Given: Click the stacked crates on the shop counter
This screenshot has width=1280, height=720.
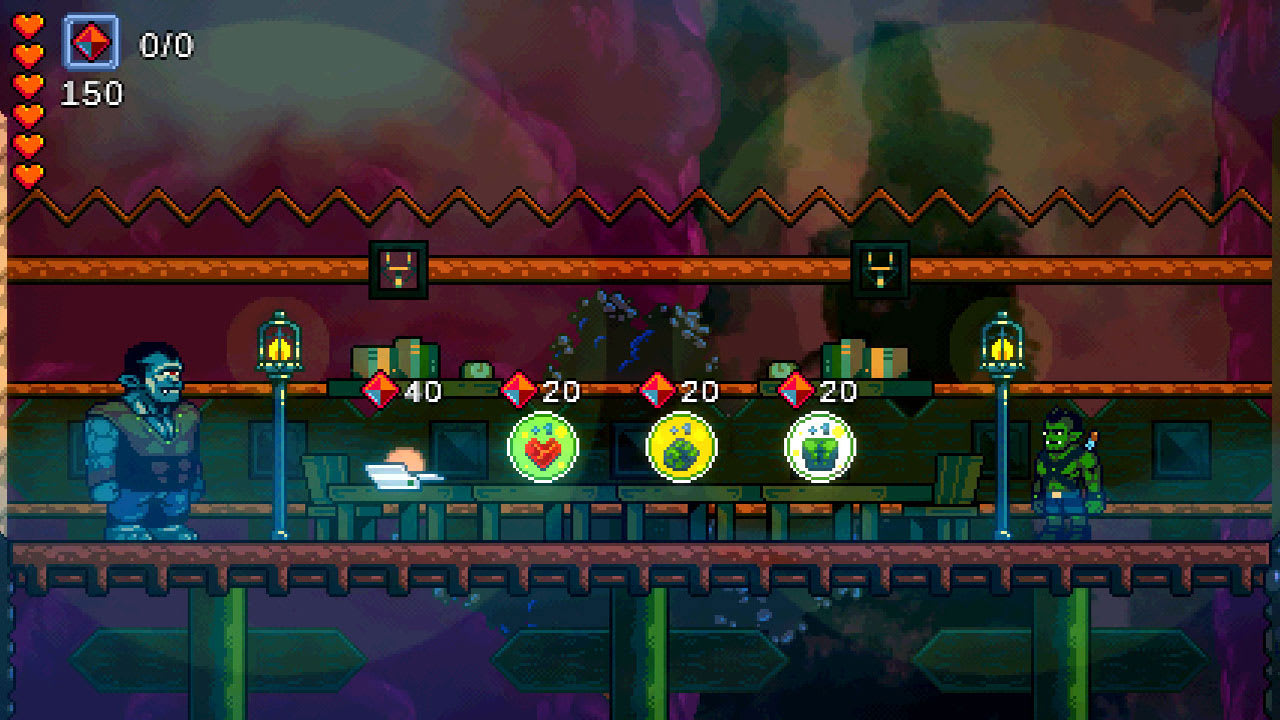Looking at the screenshot, I should [395, 360].
